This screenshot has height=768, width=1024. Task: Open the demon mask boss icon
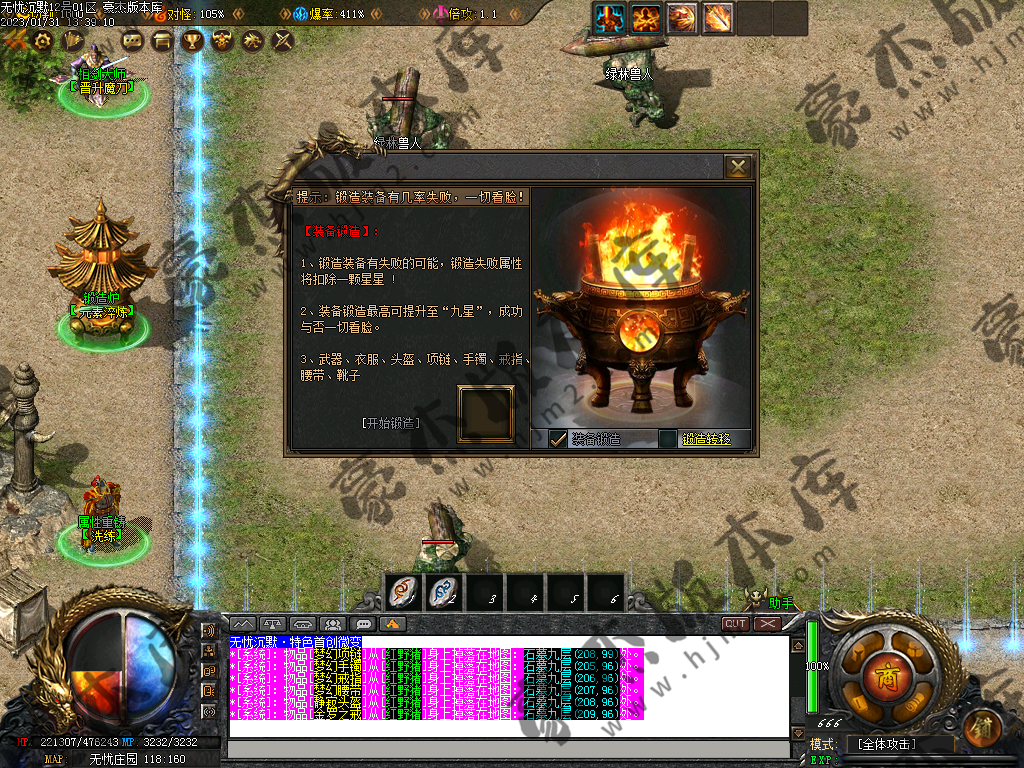coord(222,40)
